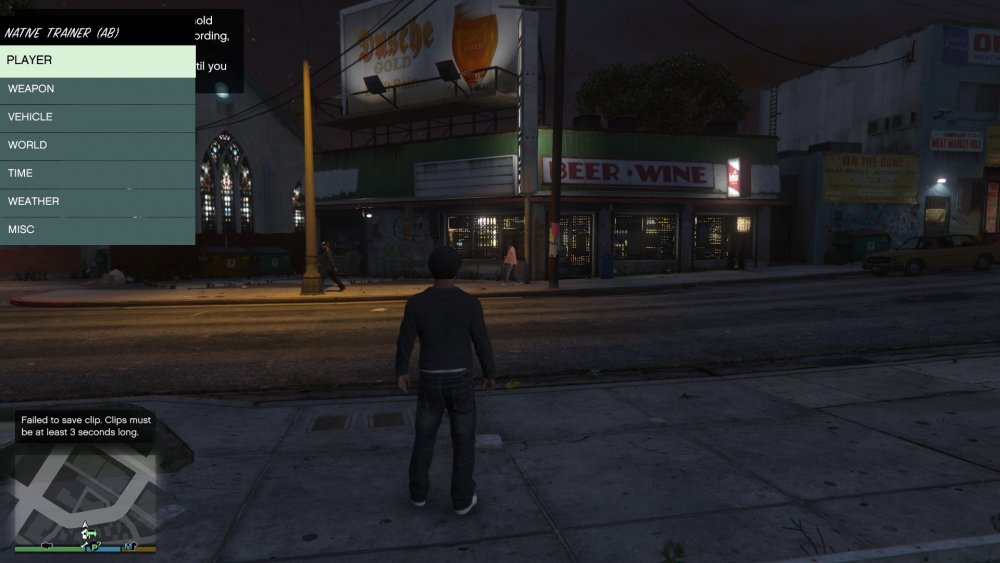1000x563 pixels.
Task: Open the WEAPON options
Action: coord(97,89)
